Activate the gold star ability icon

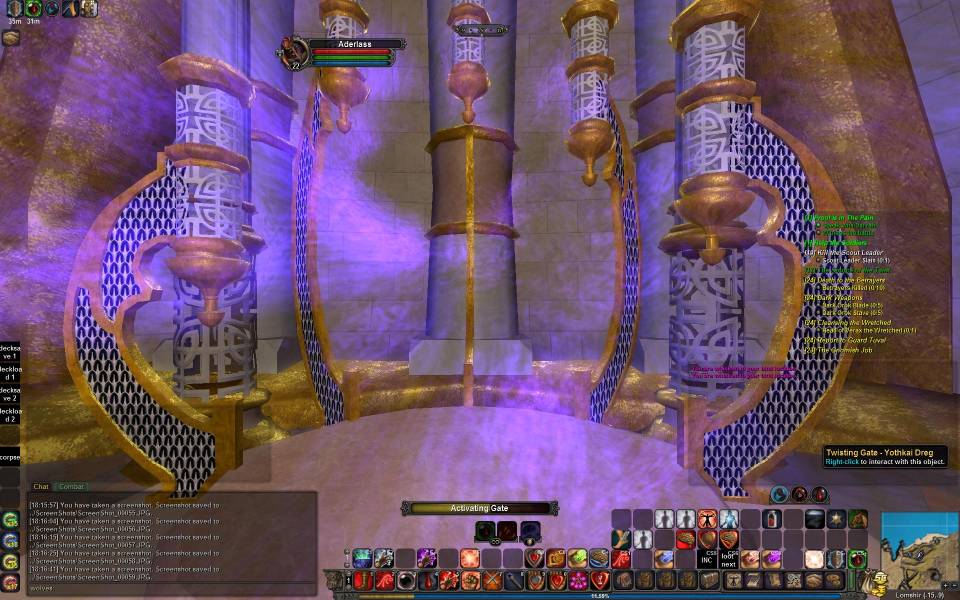pos(837,519)
